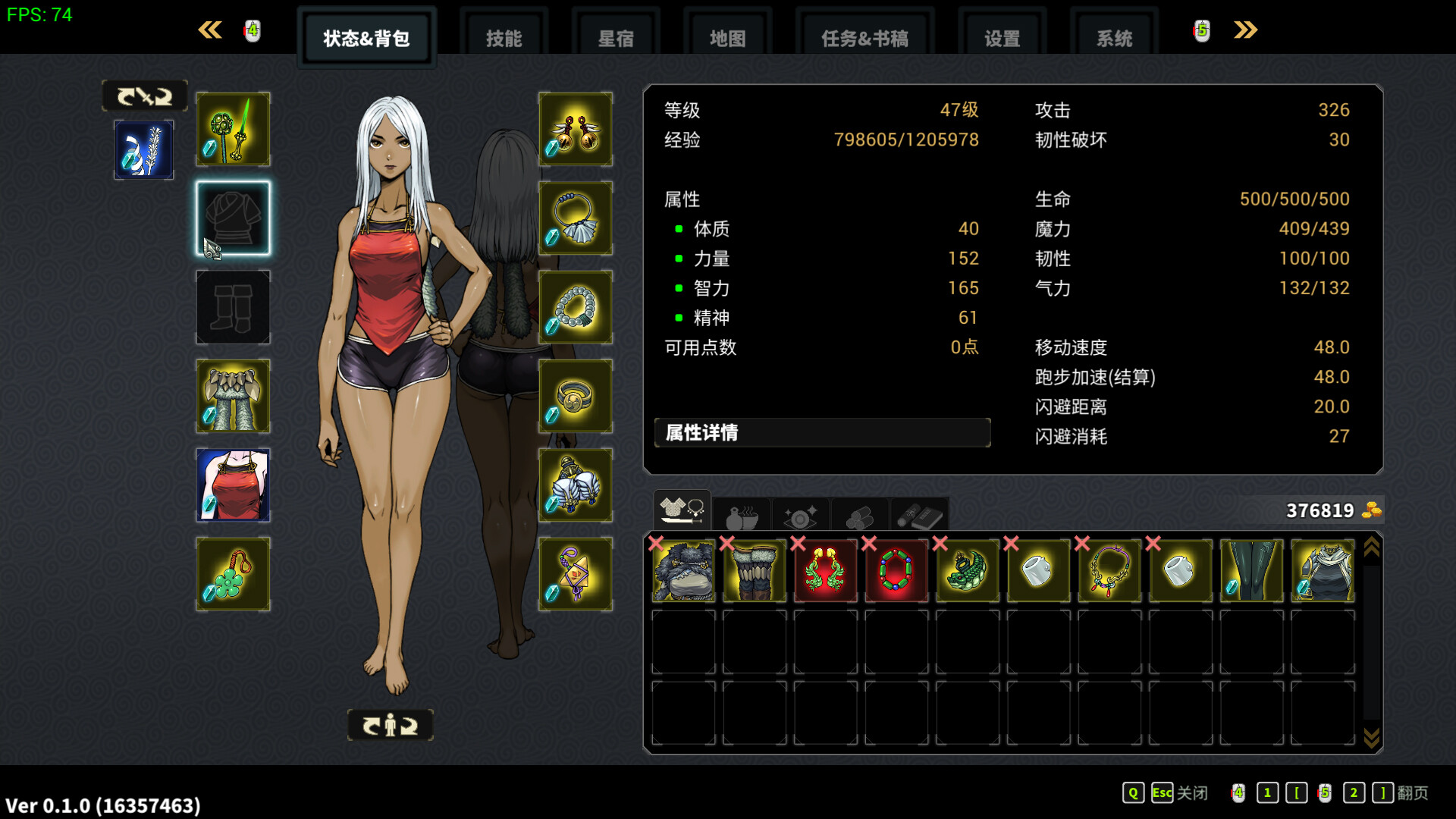Switch to the materials (logs) inventory category
The width and height of the screenshot is (1456, 819).
pyautogui.click(x=859, y=514)
